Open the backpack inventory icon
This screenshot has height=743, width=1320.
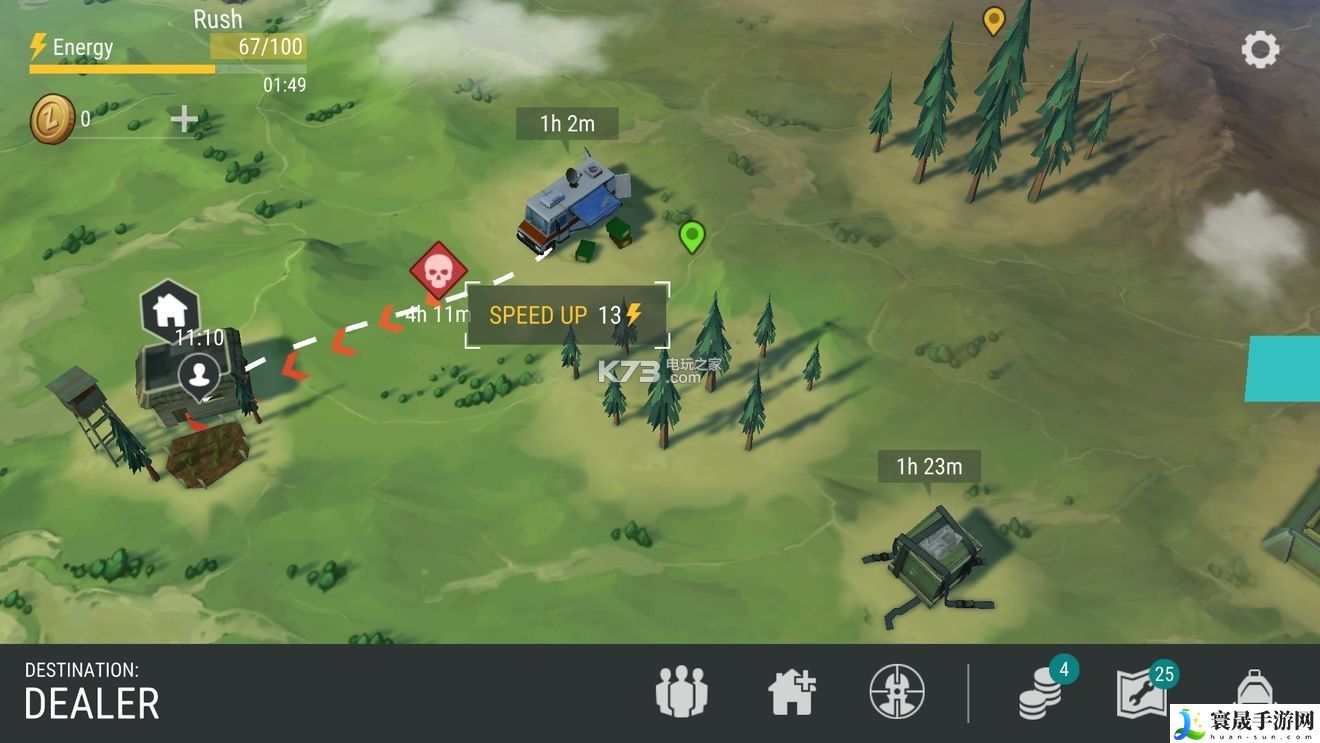point(1253,692)
